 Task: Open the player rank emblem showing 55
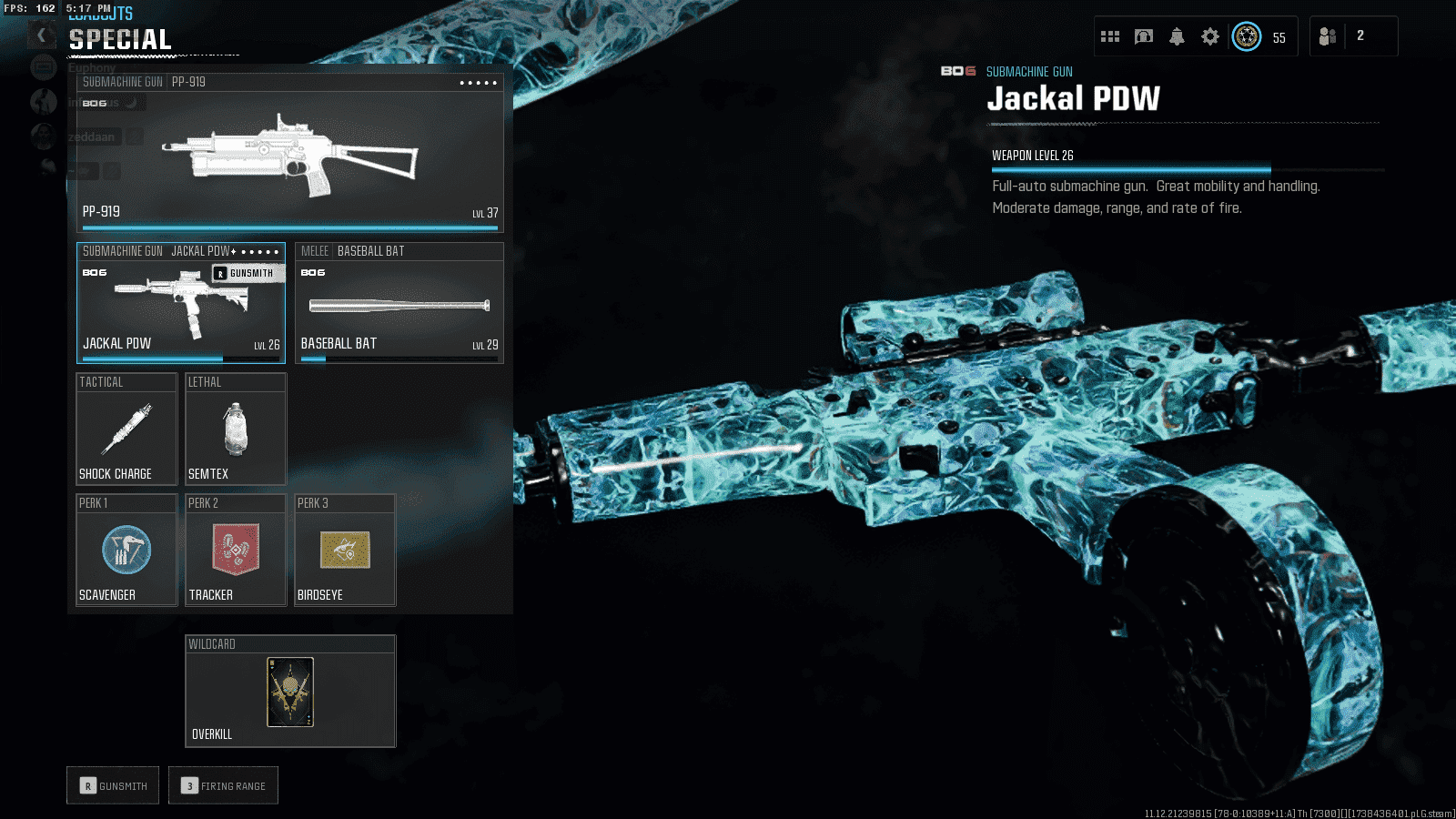[x=1247, y=36]
